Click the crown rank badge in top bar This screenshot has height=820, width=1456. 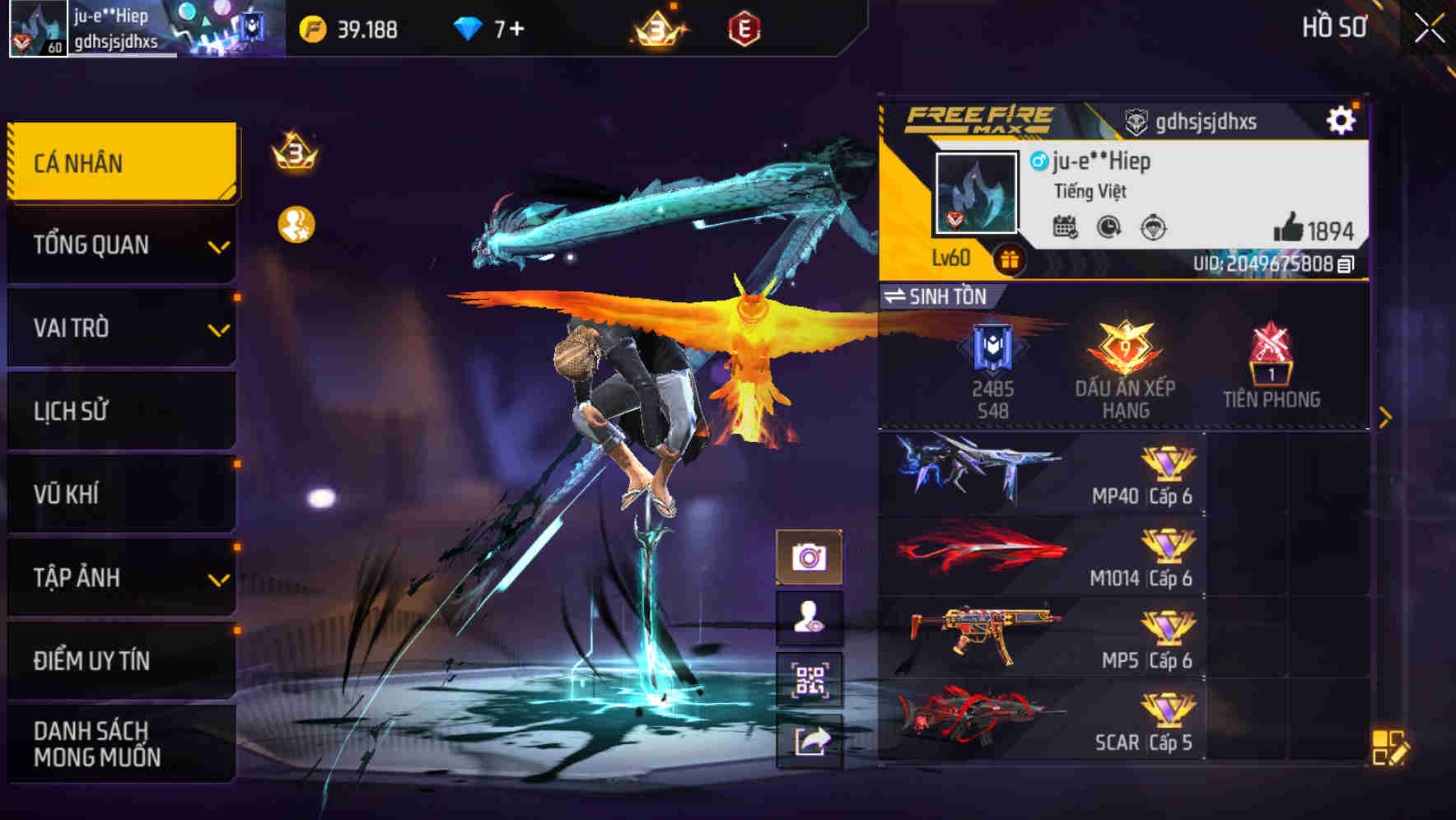coord(659,26)
